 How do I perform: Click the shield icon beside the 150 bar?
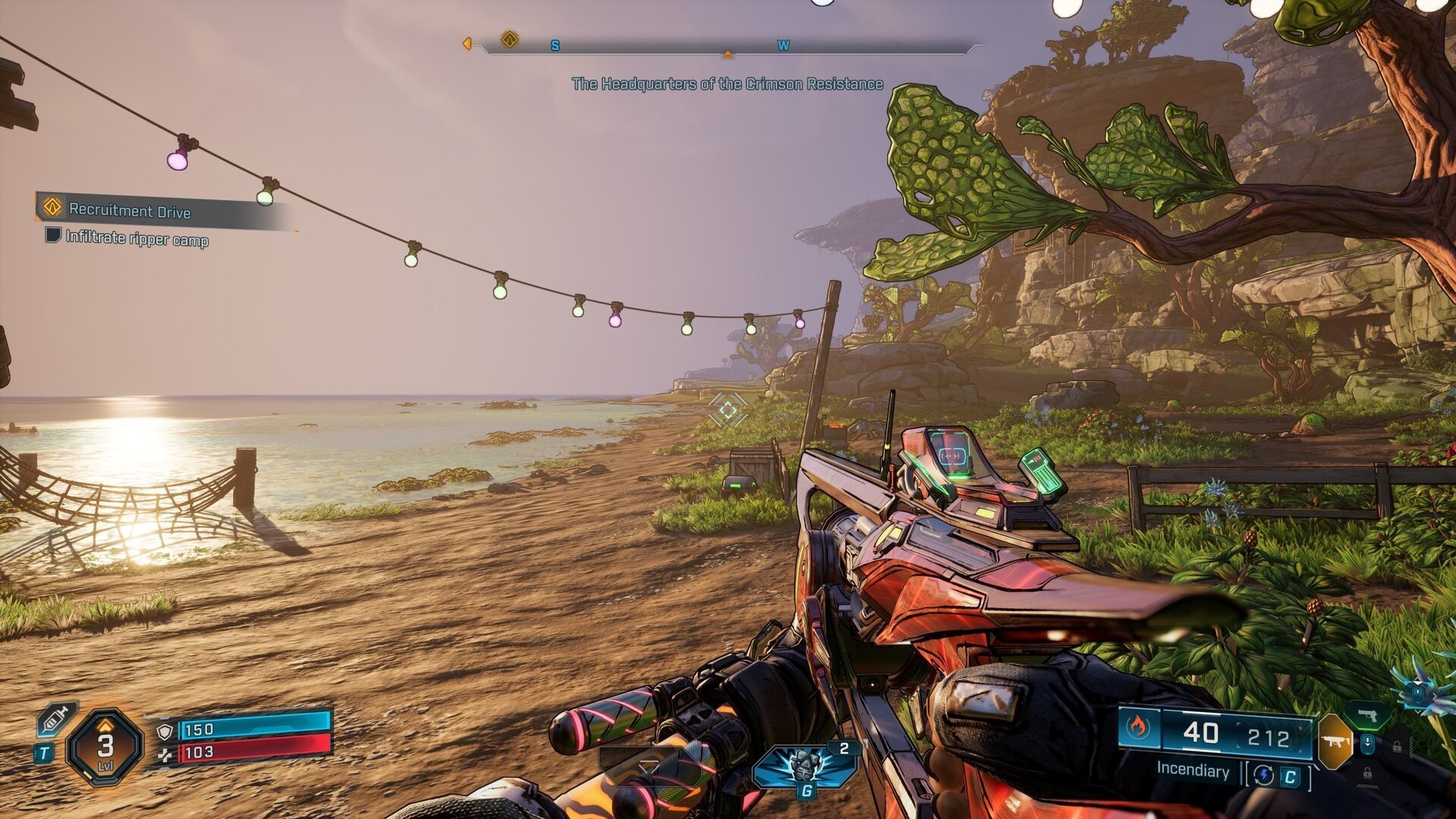click(165, 730)
